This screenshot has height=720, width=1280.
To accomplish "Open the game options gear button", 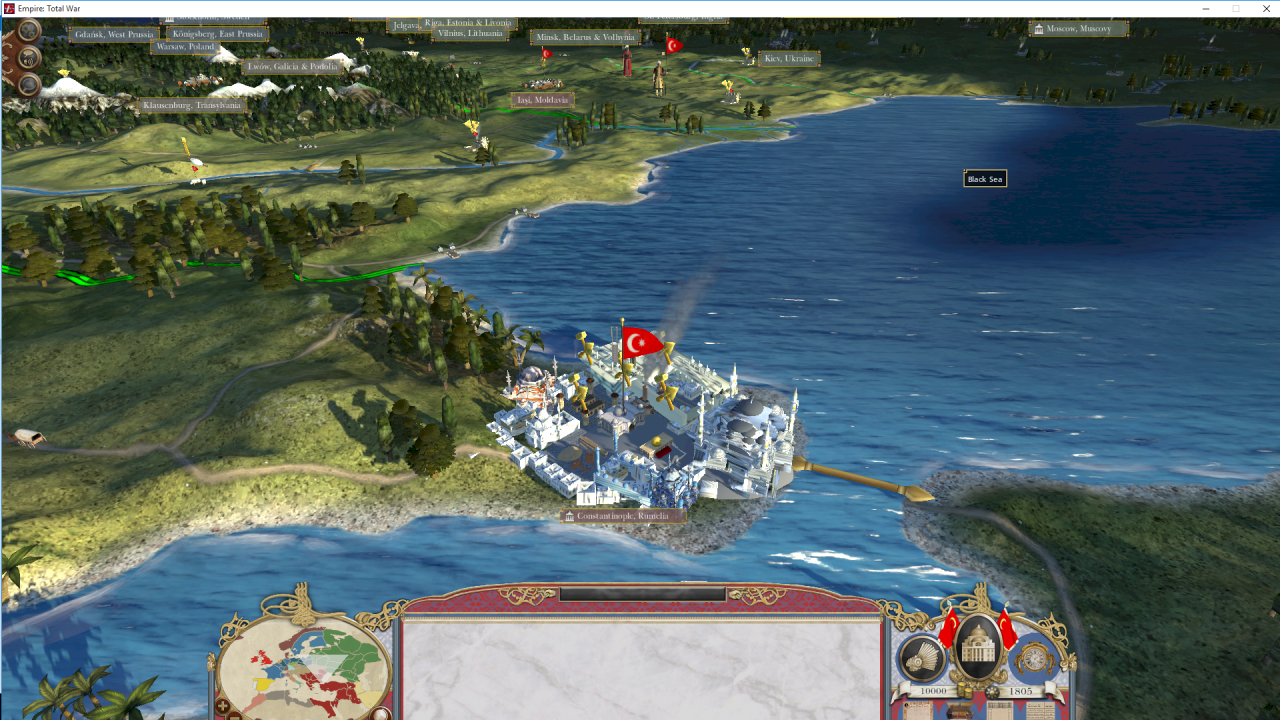I will pyautogui.click(x=29, y=30).
